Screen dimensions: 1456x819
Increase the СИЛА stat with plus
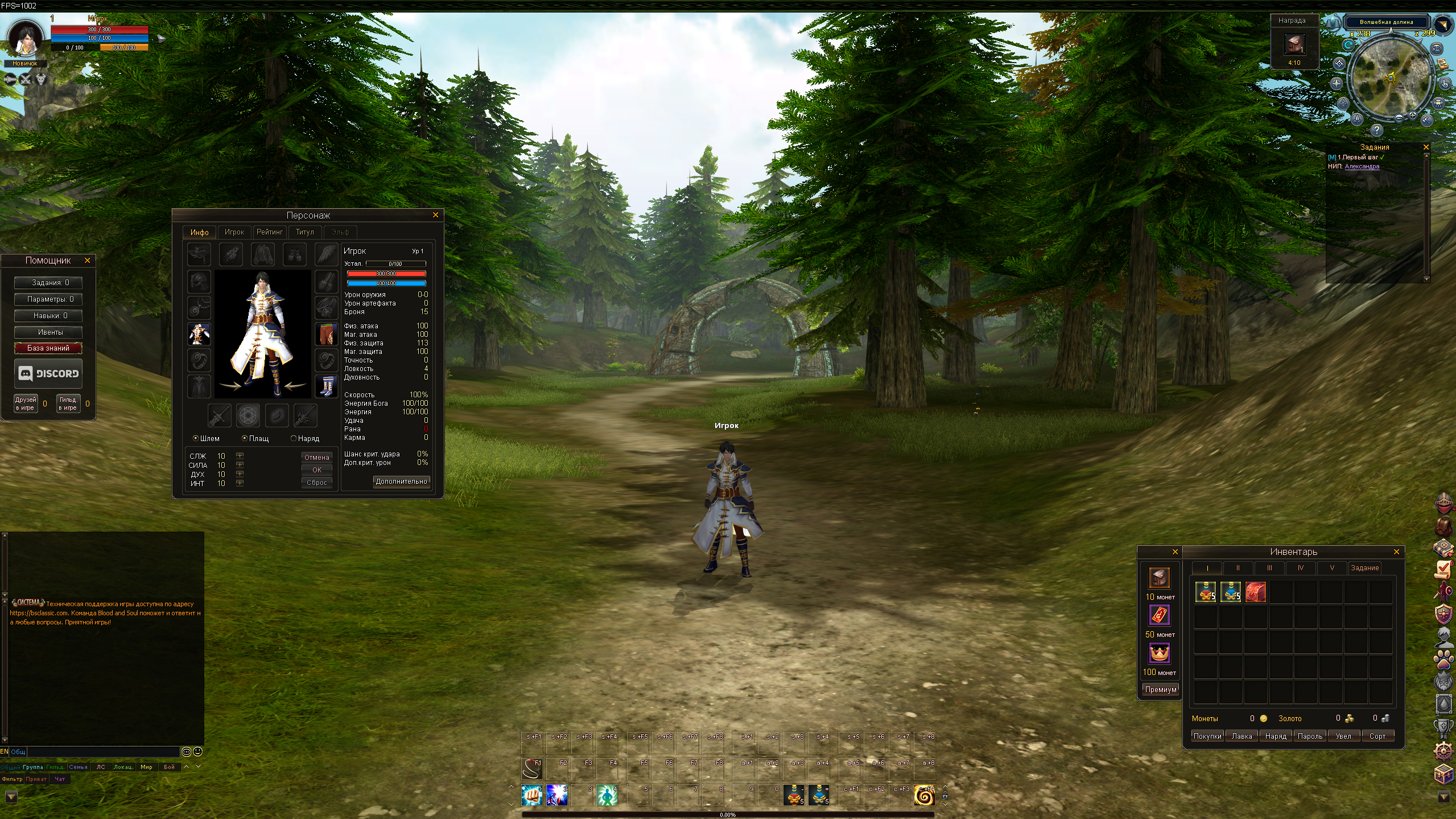[240, 465]
